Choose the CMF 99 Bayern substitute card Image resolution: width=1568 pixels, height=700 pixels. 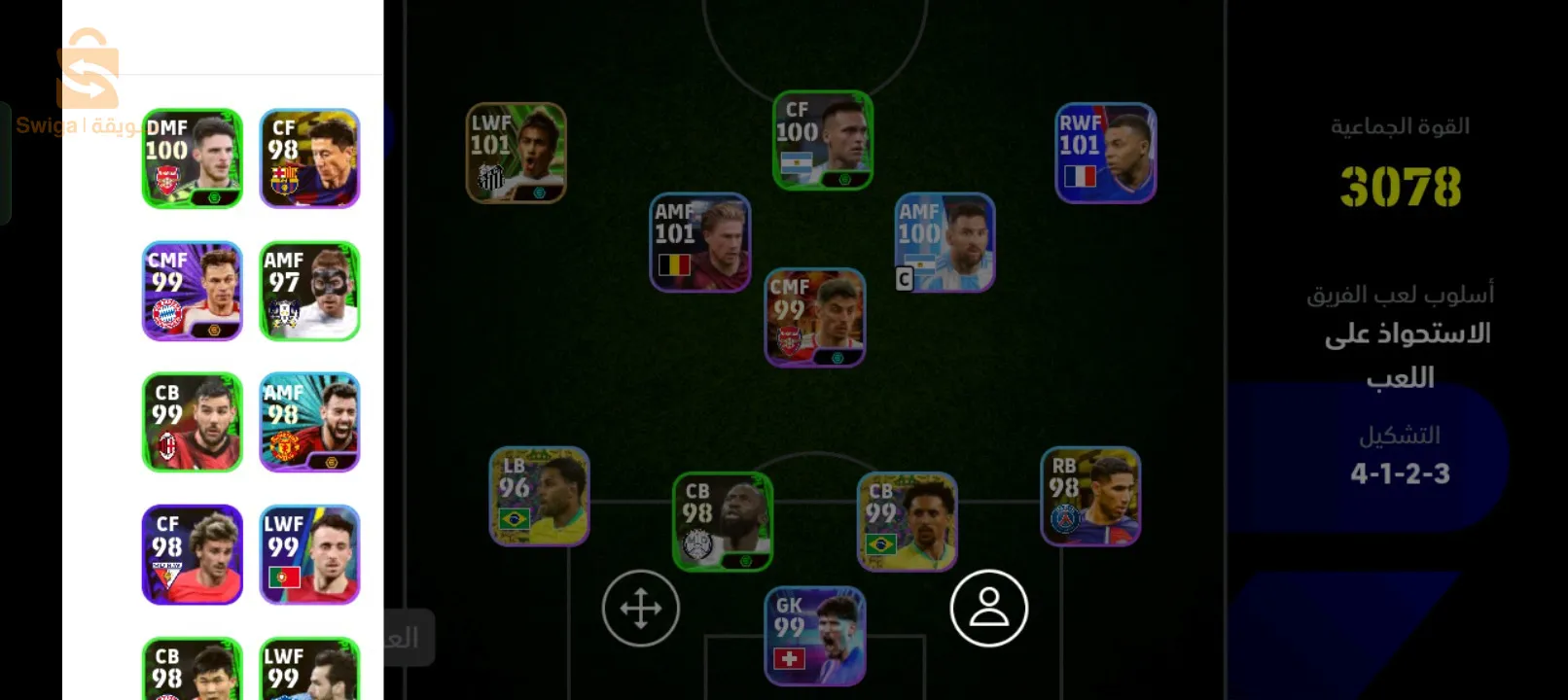(x=193, y=291)
